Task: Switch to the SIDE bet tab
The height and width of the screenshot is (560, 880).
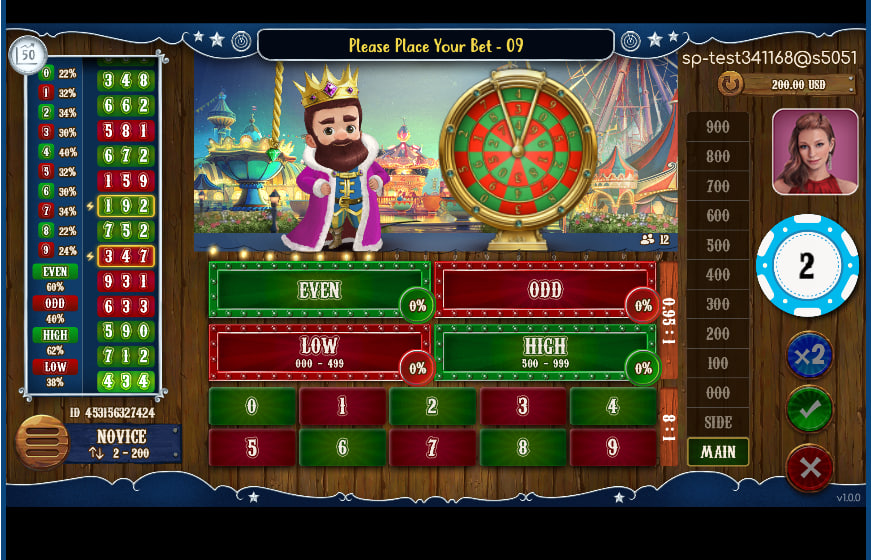Action: 718,422
